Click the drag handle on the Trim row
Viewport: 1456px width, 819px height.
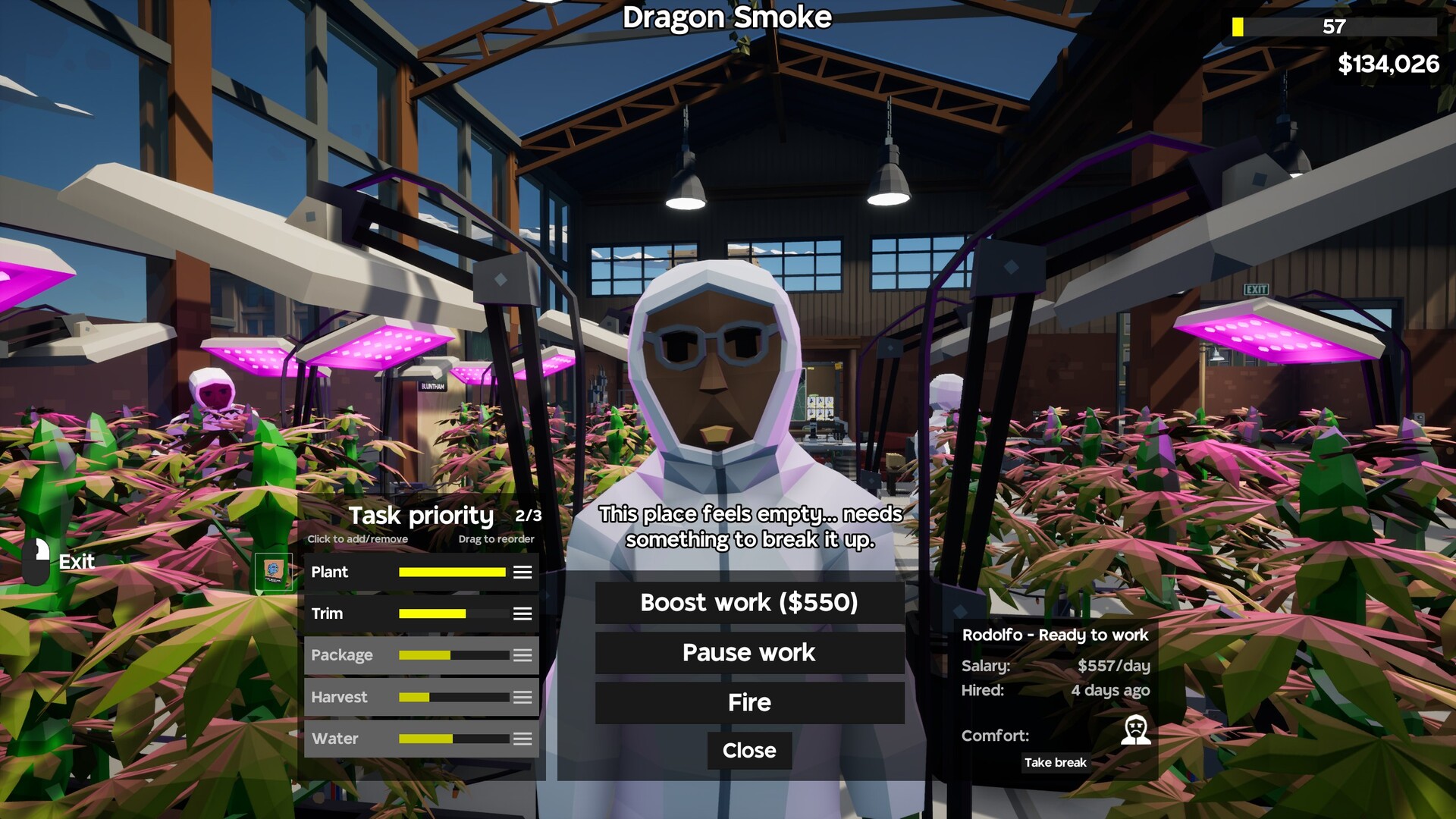522,614
